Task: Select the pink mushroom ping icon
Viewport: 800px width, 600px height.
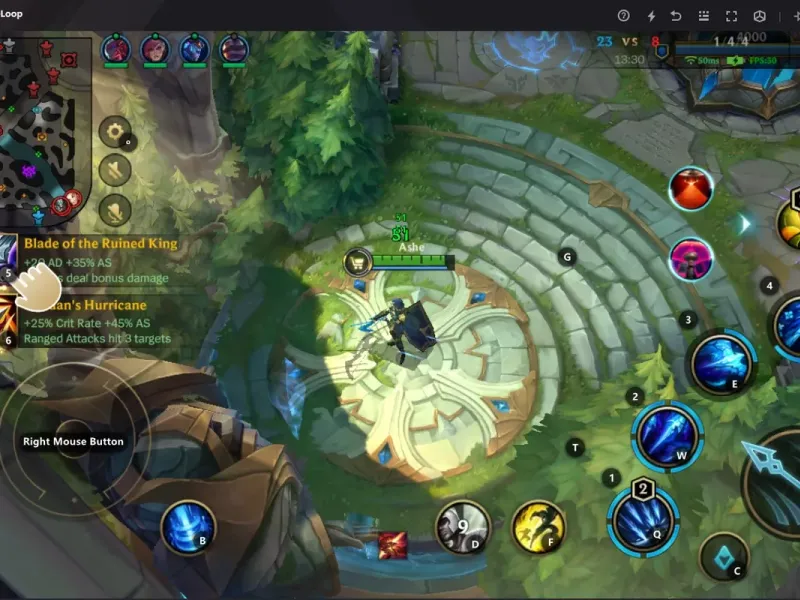Action: 691,260
